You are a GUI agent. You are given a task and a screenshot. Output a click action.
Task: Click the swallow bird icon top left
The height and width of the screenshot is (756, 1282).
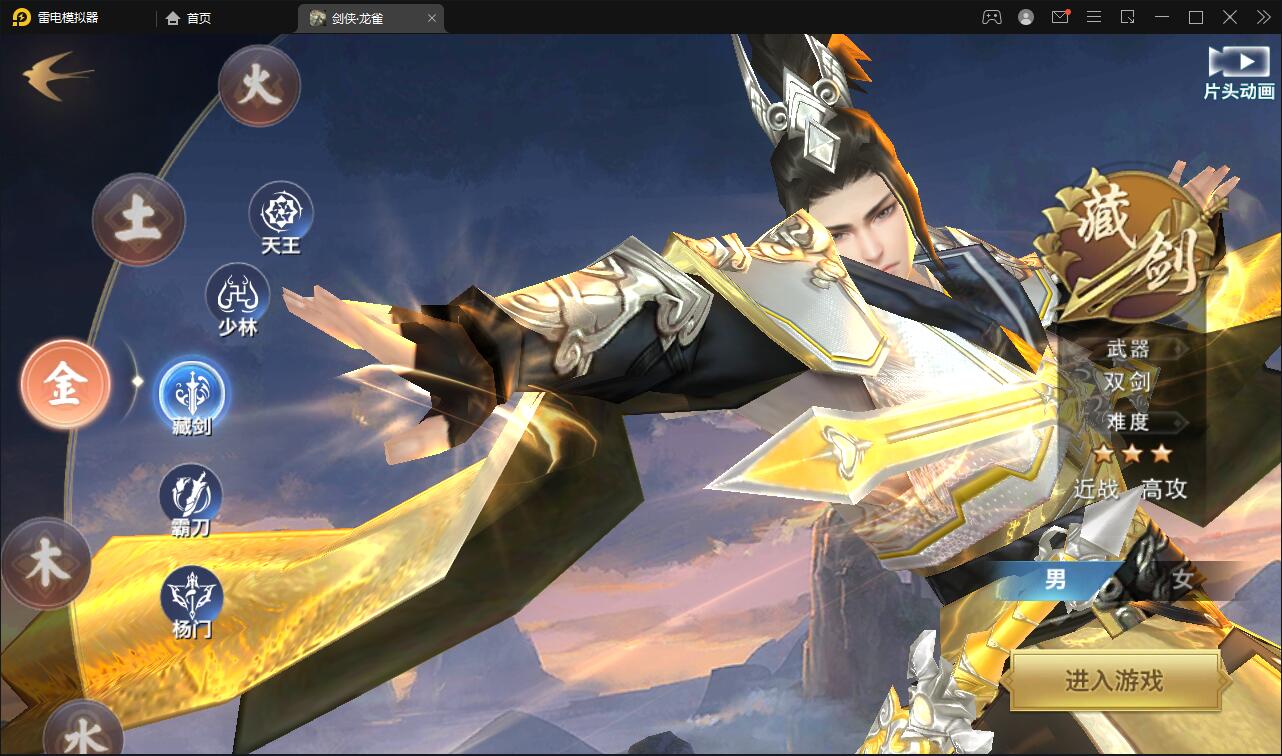tap(55, 72)
